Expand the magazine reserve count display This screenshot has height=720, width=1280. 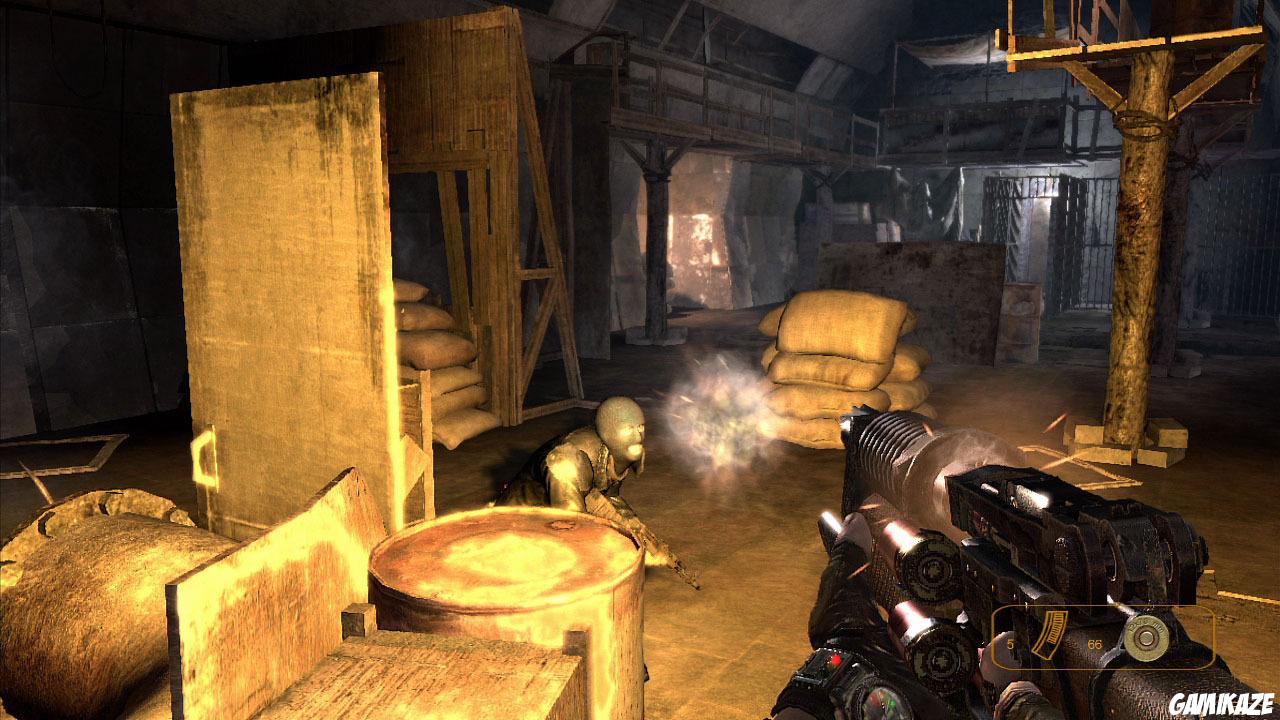(x=1094, y=644)
